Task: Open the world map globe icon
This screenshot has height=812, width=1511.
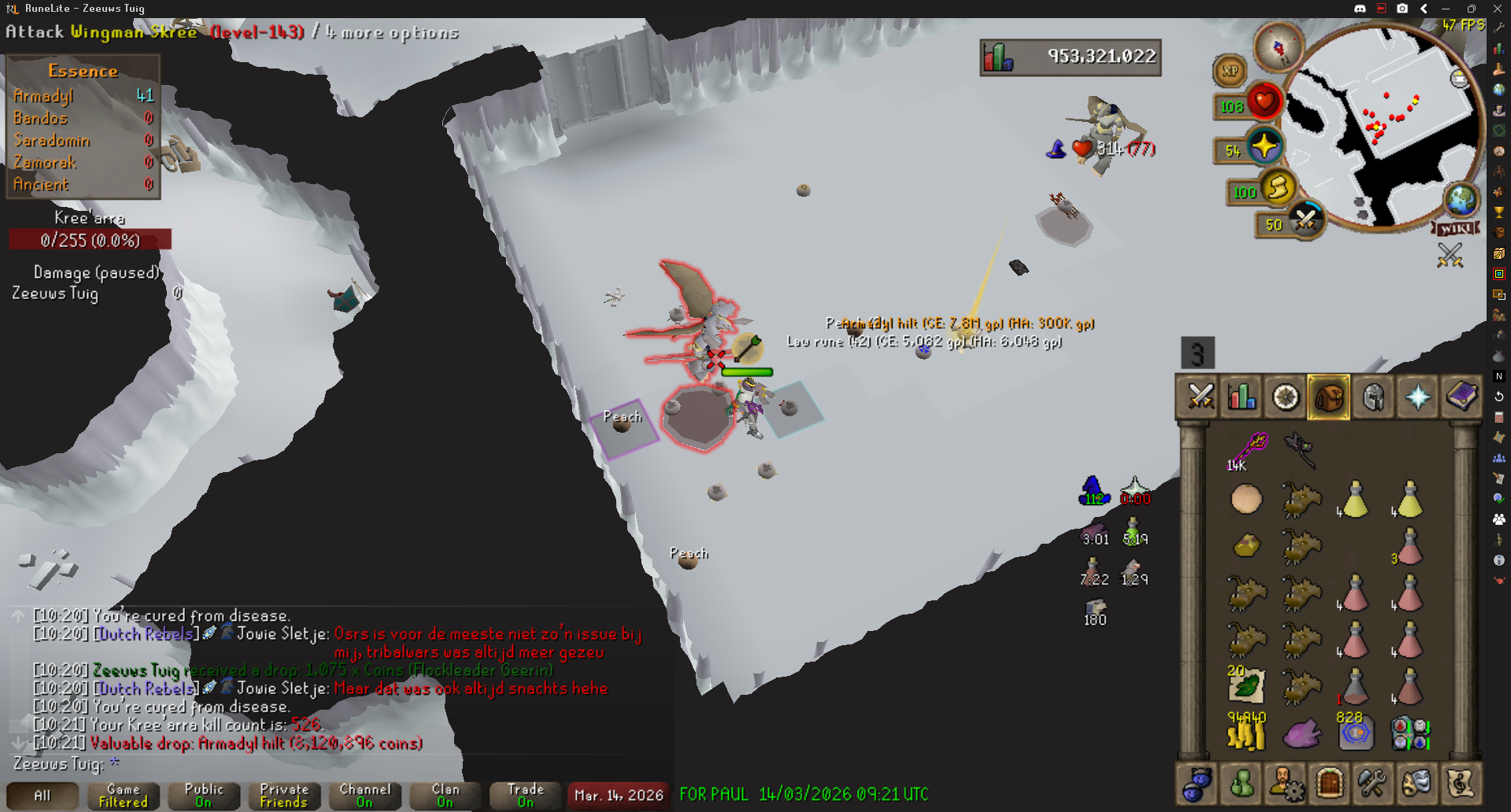Action: [x=1461, y=199]
